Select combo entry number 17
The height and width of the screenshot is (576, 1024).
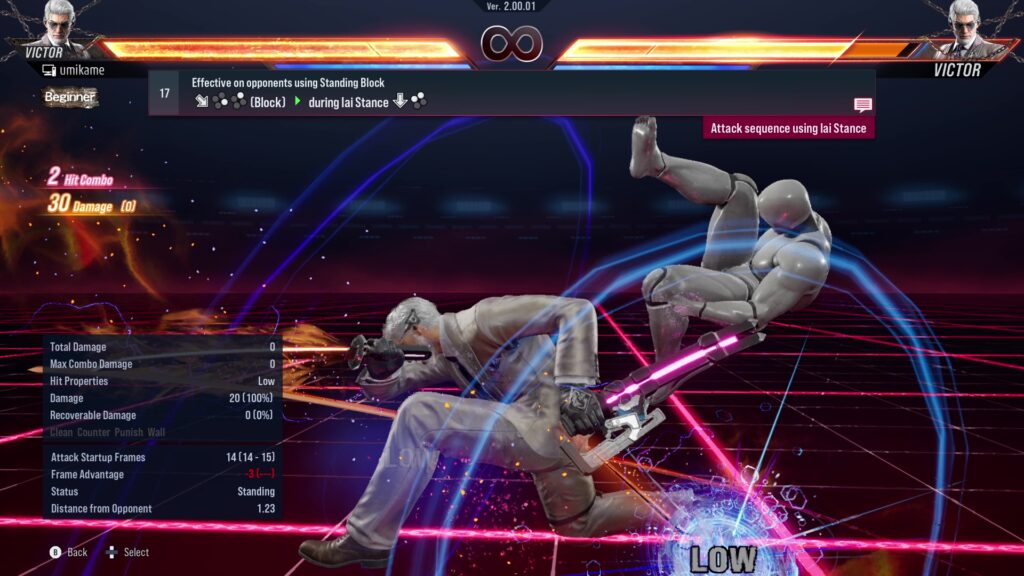tap(164, 93)
